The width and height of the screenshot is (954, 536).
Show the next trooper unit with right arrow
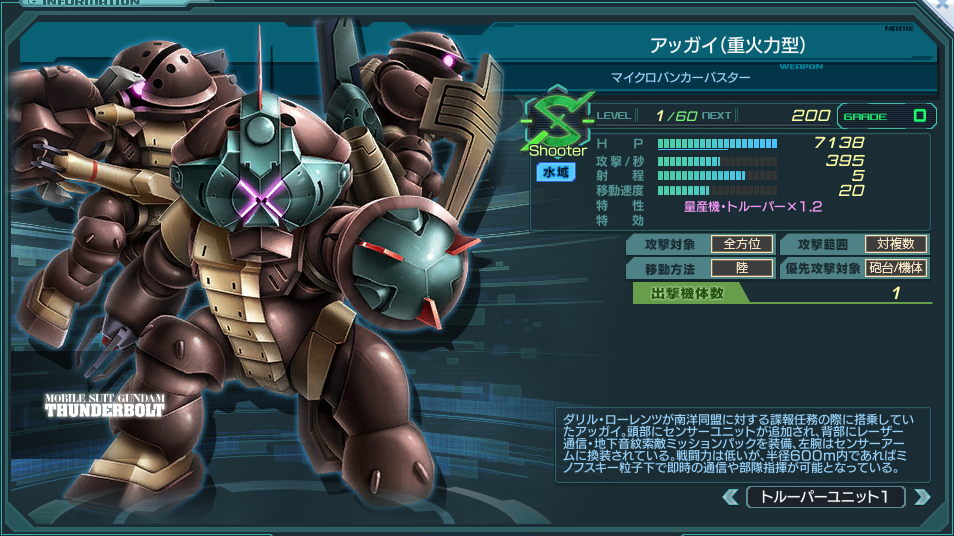(922, 497)
